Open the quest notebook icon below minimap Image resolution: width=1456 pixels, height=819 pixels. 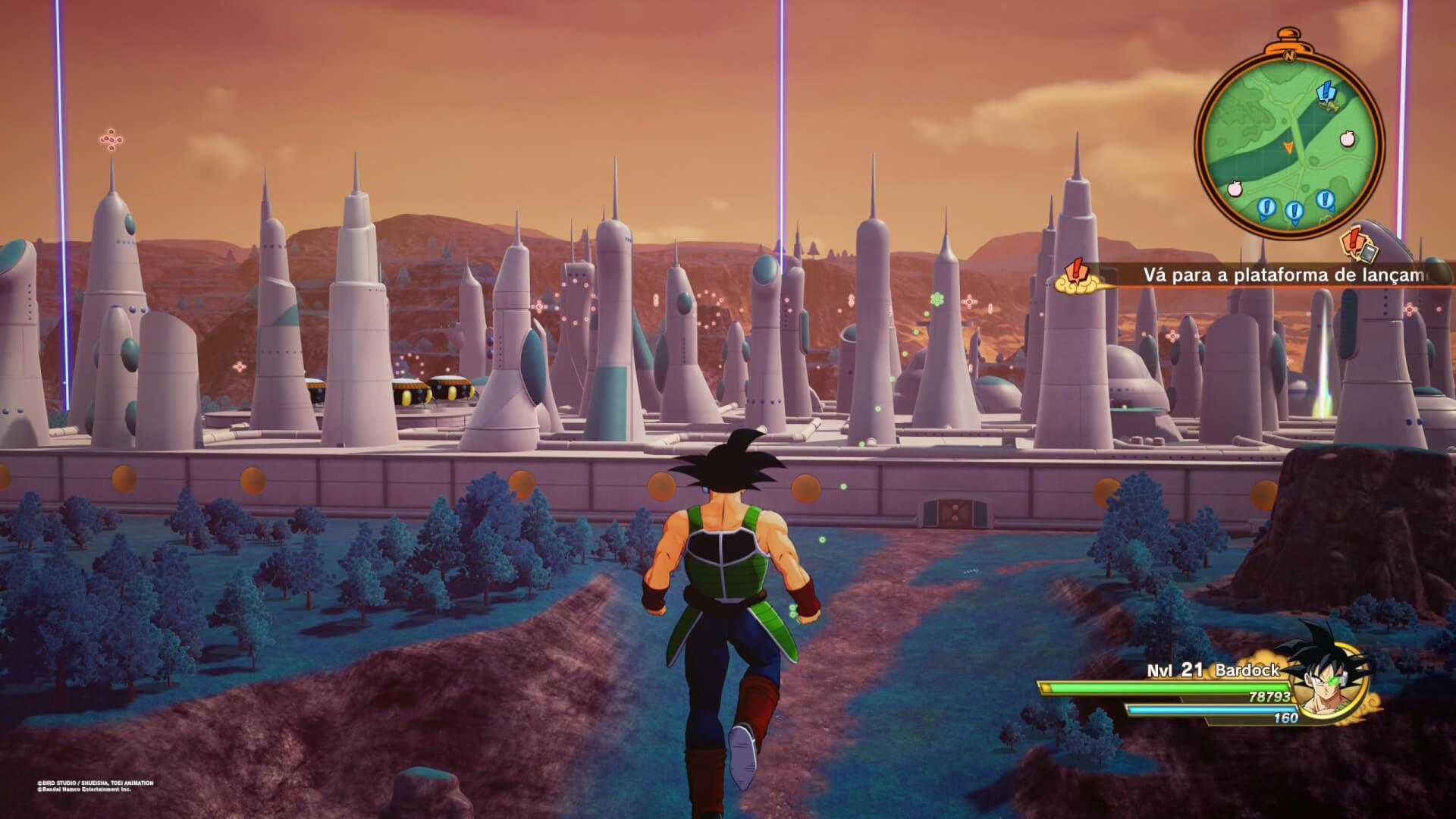pos(1358,244)
